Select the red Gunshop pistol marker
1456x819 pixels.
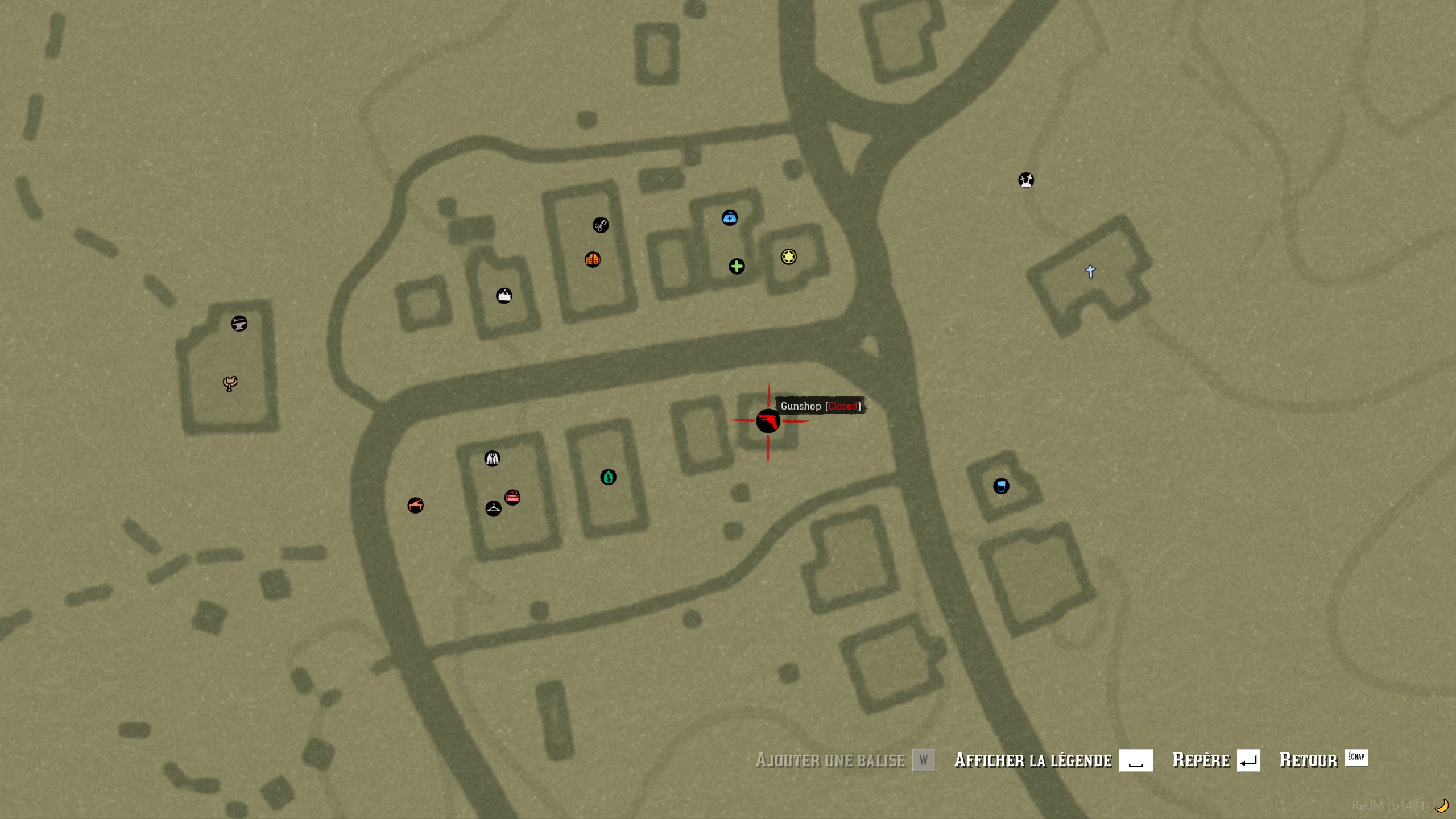pyautogui.click(x=768, y=421)
